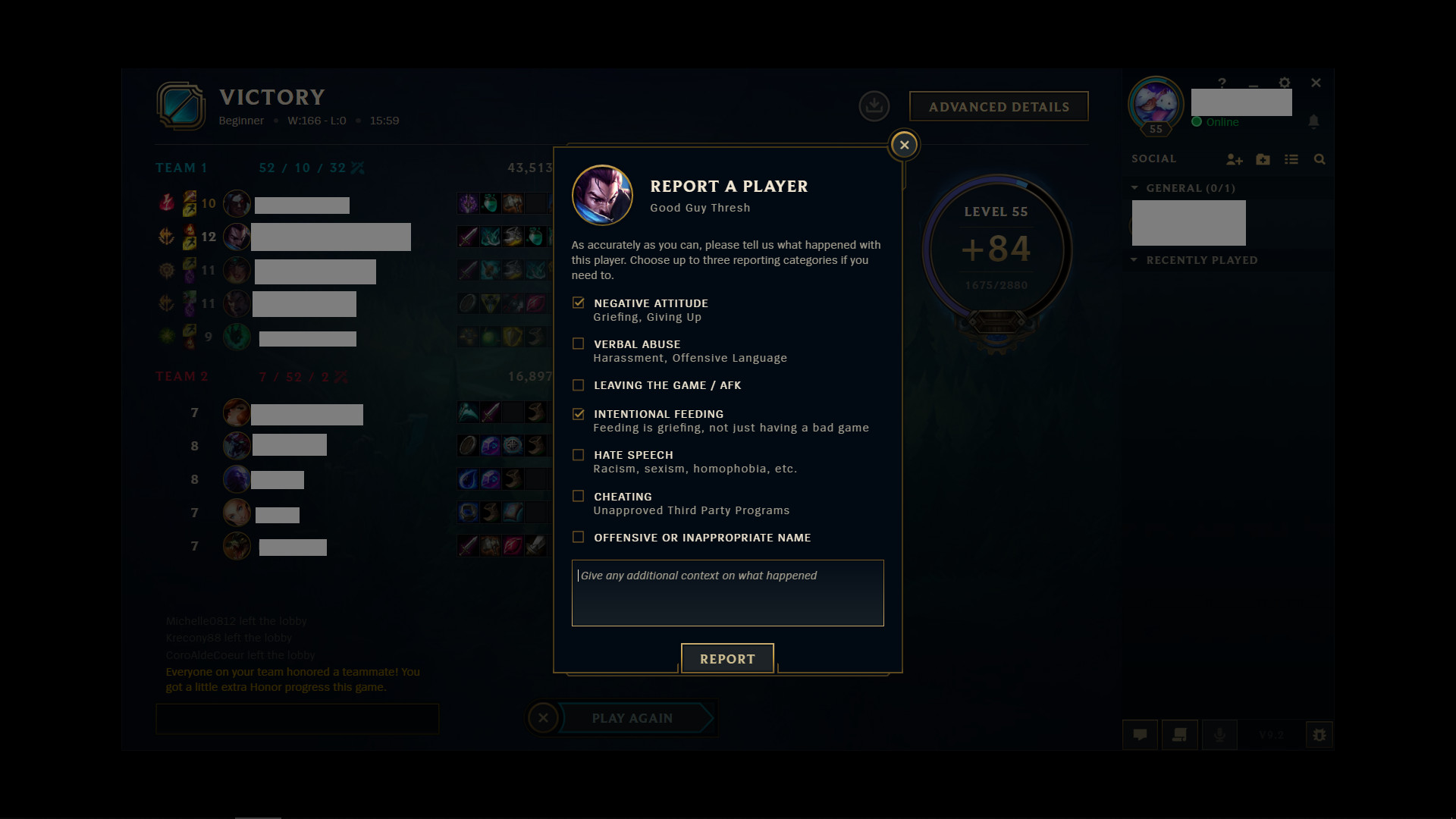1456x819 pixels.
Task: Collapse the GENERAL friends section
Action: (1134, 188)
